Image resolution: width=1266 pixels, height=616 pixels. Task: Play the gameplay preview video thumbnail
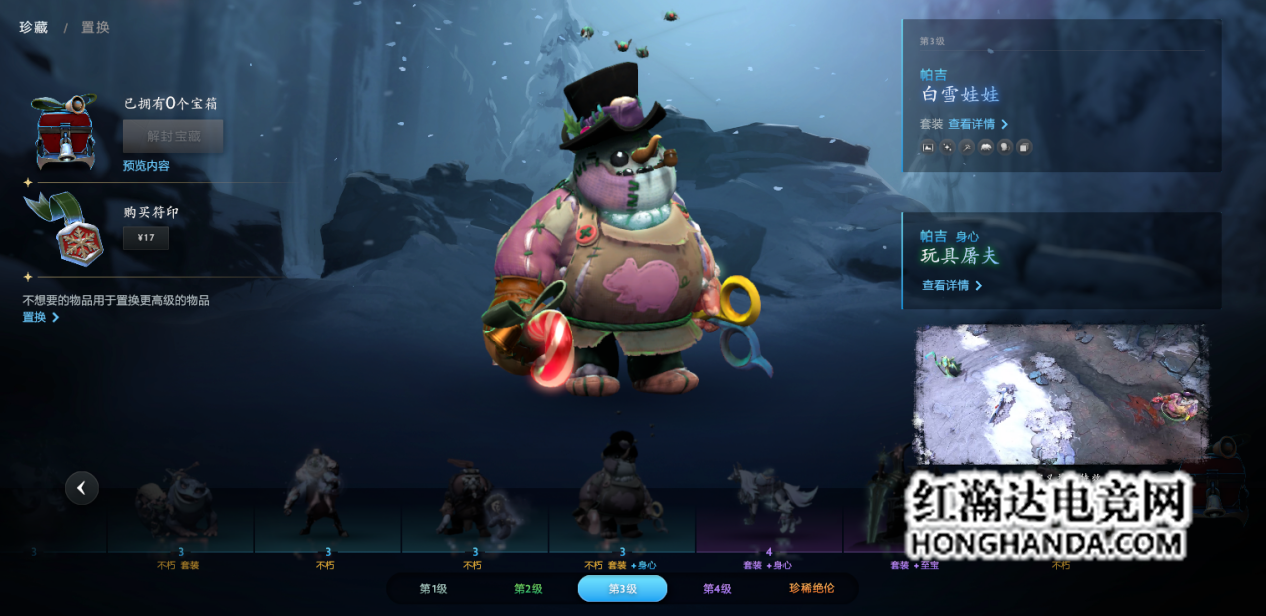coord(1061,393)
